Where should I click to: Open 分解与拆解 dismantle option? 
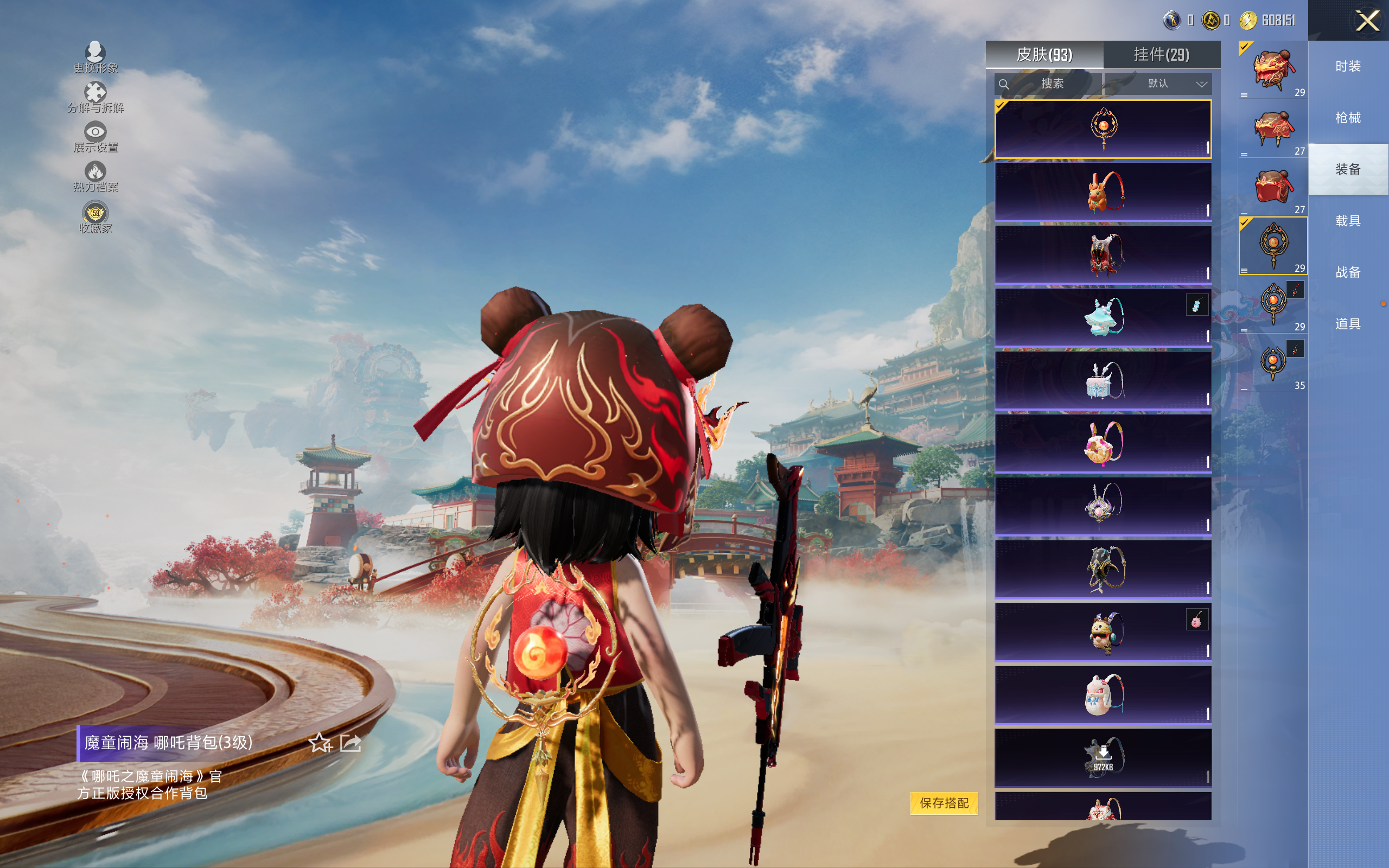pyautogui.click(x=95, y=97)
